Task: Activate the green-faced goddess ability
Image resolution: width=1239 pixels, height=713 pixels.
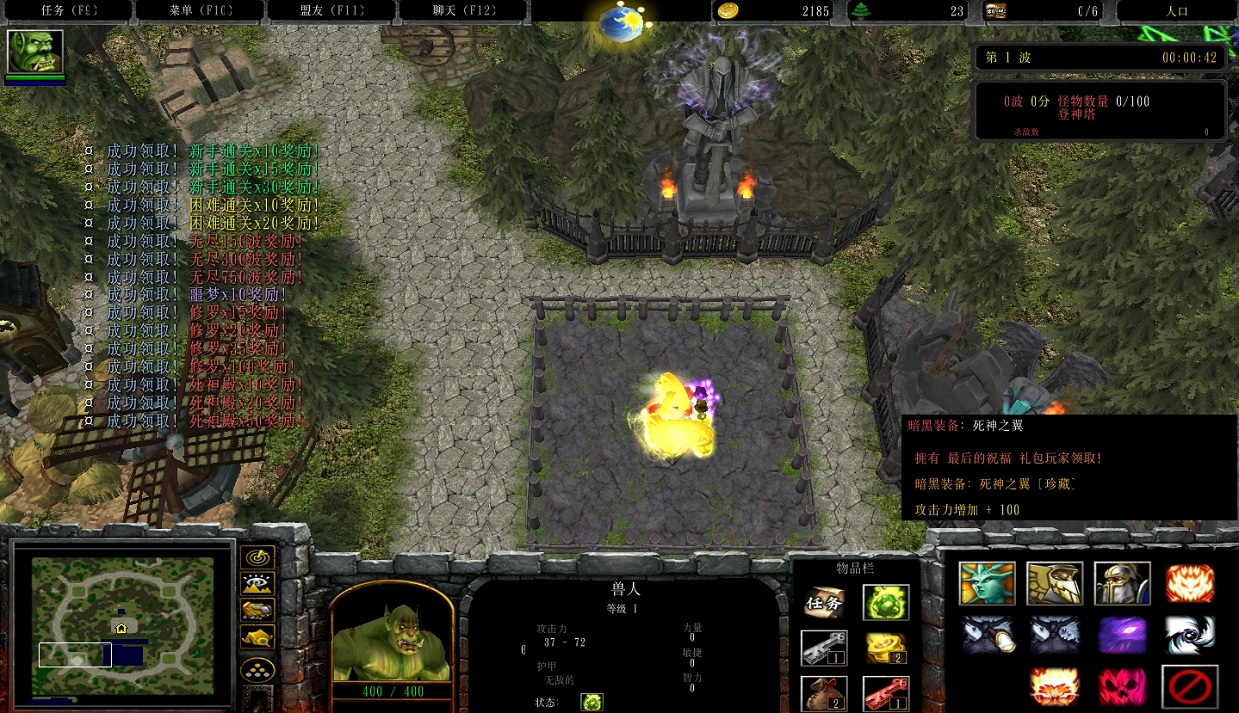Action: tap(986, 583)
